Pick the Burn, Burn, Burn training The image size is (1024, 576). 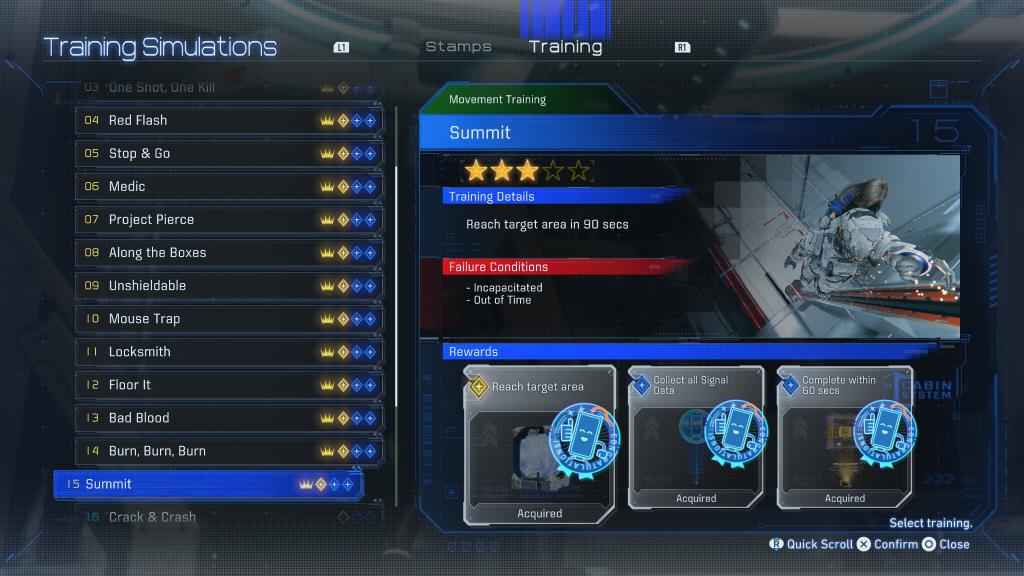[229, 450]
